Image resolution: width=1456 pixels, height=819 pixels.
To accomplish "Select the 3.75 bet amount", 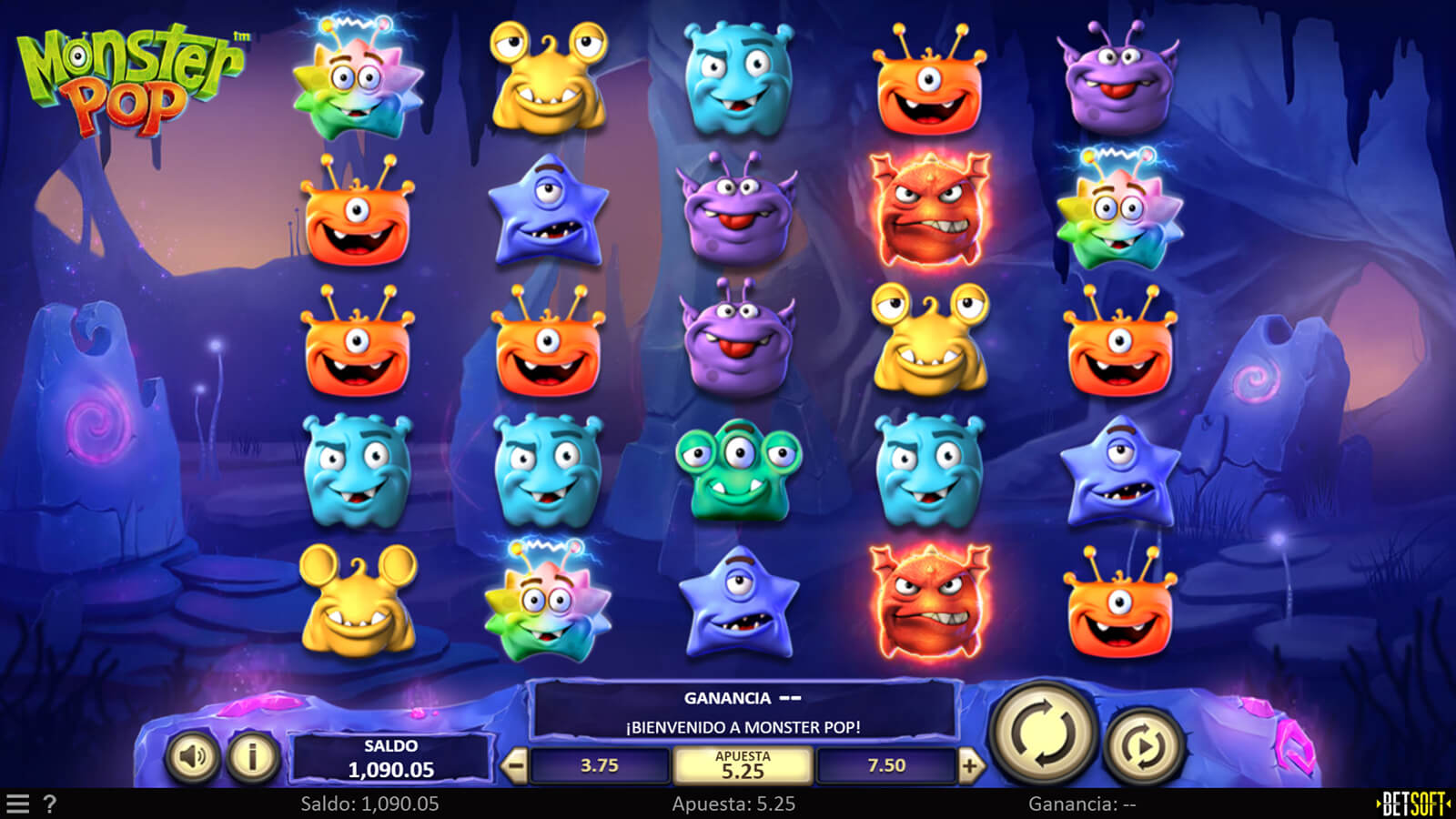I will (x=600, y=766).
